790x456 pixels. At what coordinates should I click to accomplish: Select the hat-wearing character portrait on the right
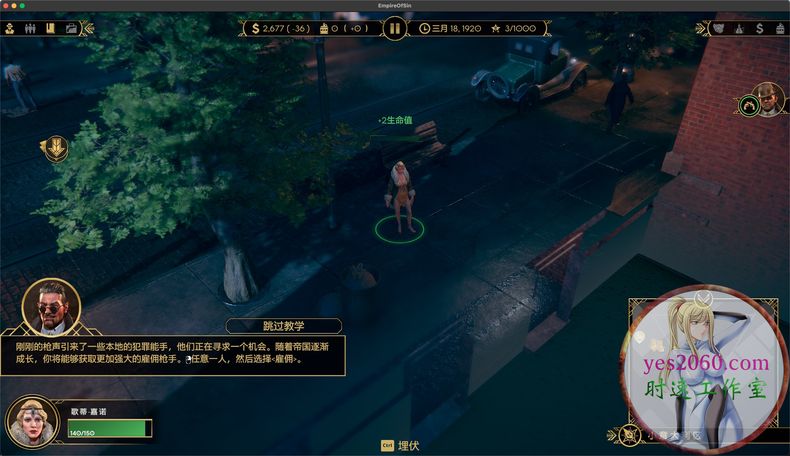[x=768, y=102]
